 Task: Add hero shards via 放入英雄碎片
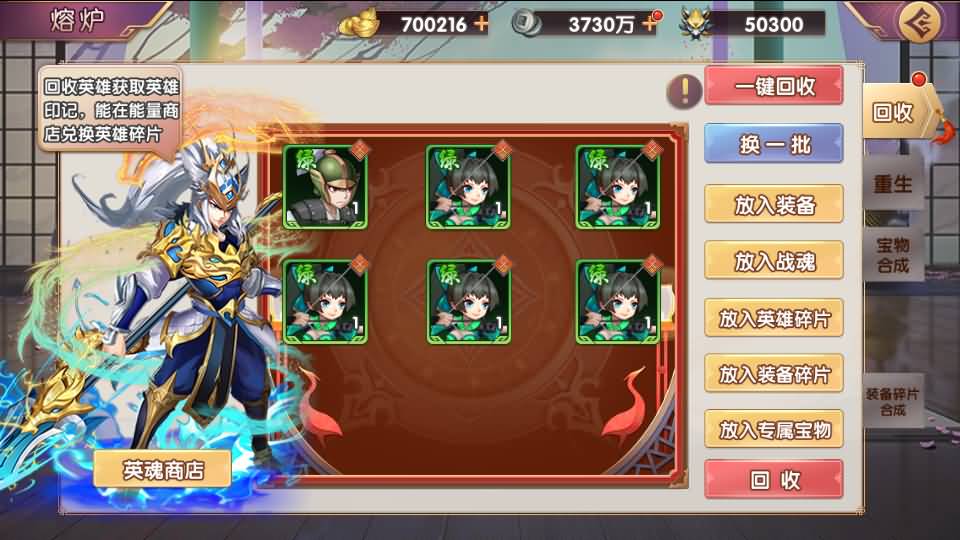[x=774, y=319]
